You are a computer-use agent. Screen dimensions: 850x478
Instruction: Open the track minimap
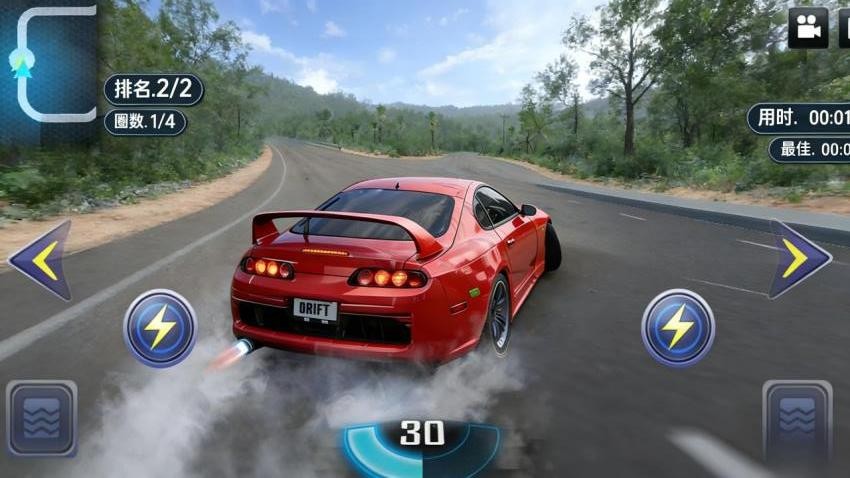(x=50, y=65)
